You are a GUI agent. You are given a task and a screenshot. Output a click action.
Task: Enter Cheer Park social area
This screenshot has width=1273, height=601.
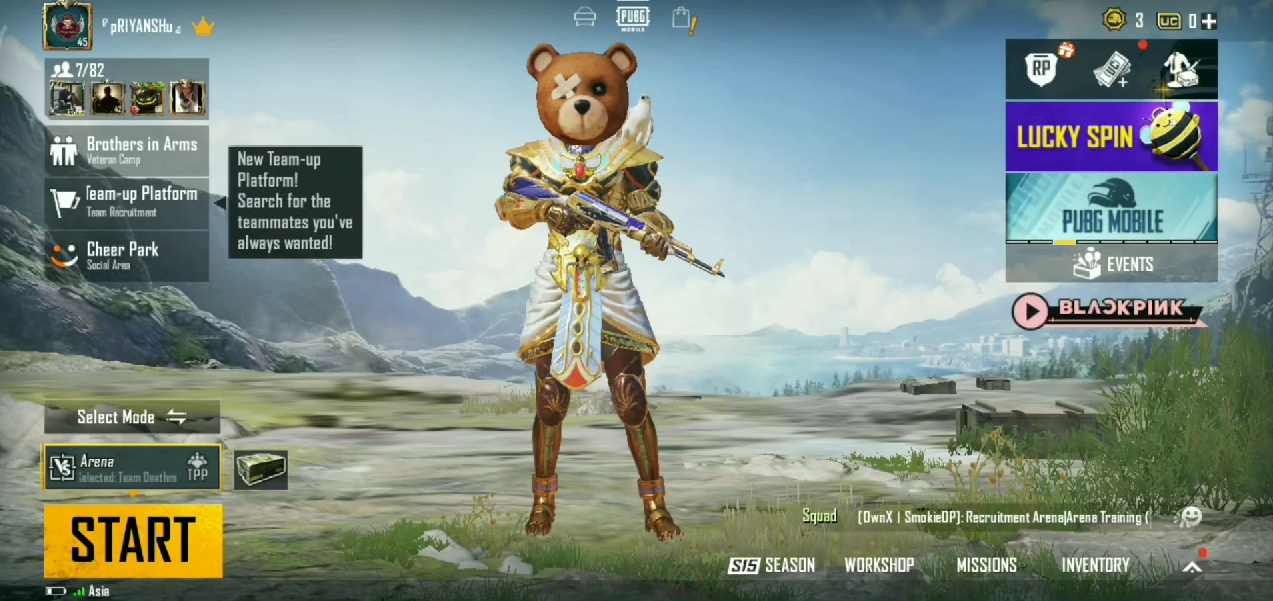(127, 255)
